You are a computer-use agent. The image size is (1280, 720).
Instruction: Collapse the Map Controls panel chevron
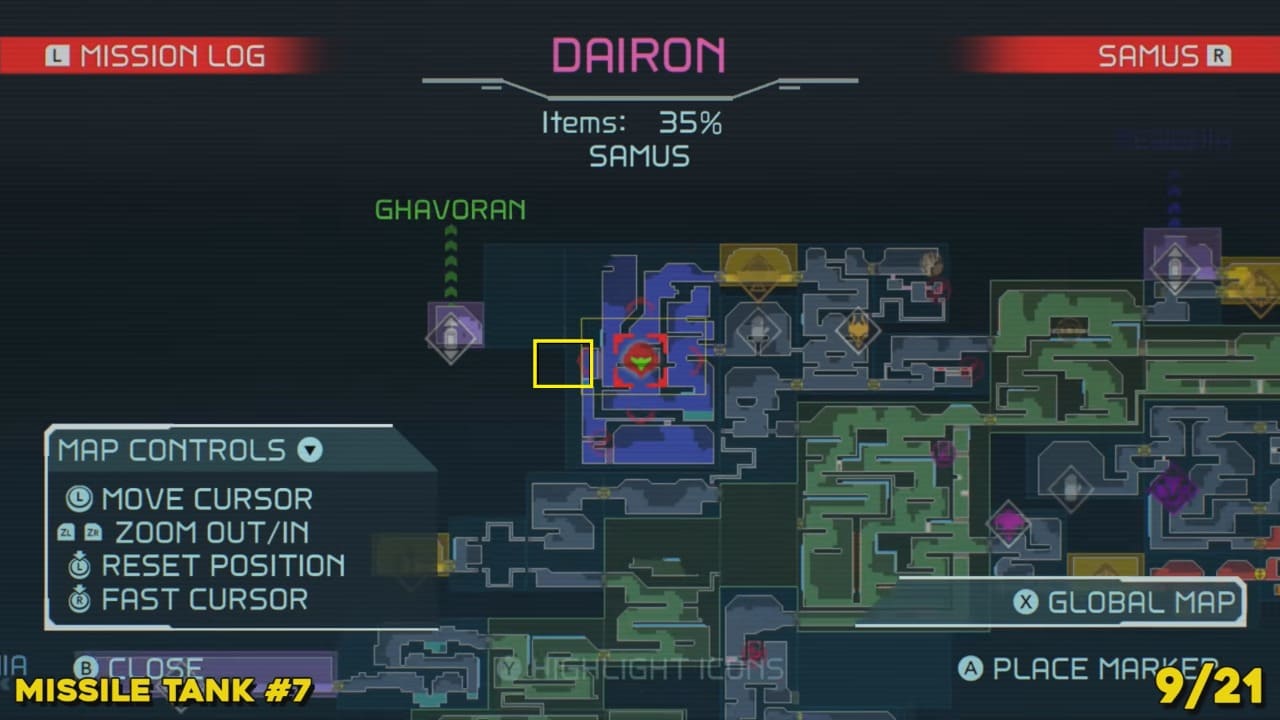310,451
